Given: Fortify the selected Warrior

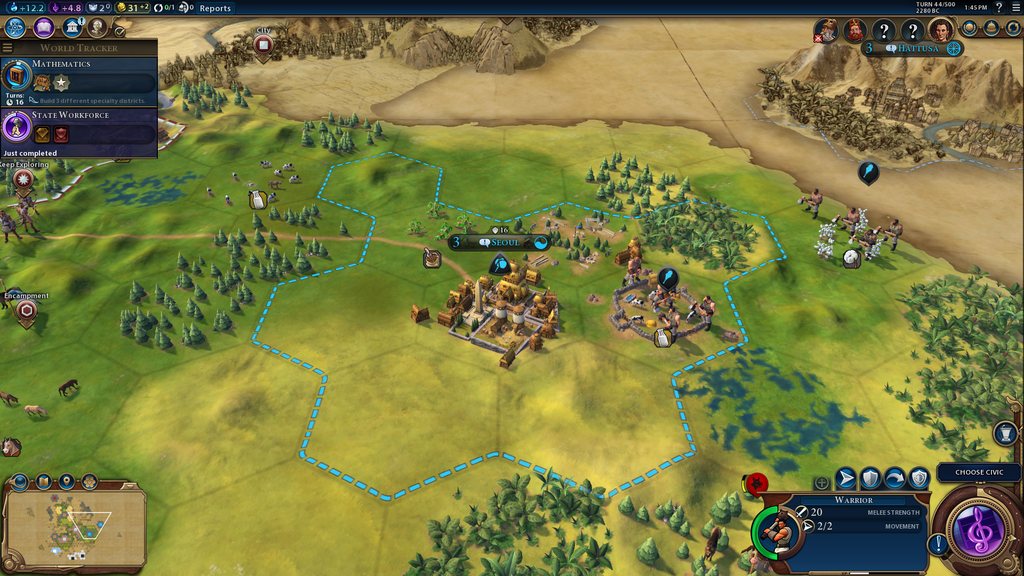Looking at the screenshot, I should coord(871,479).
